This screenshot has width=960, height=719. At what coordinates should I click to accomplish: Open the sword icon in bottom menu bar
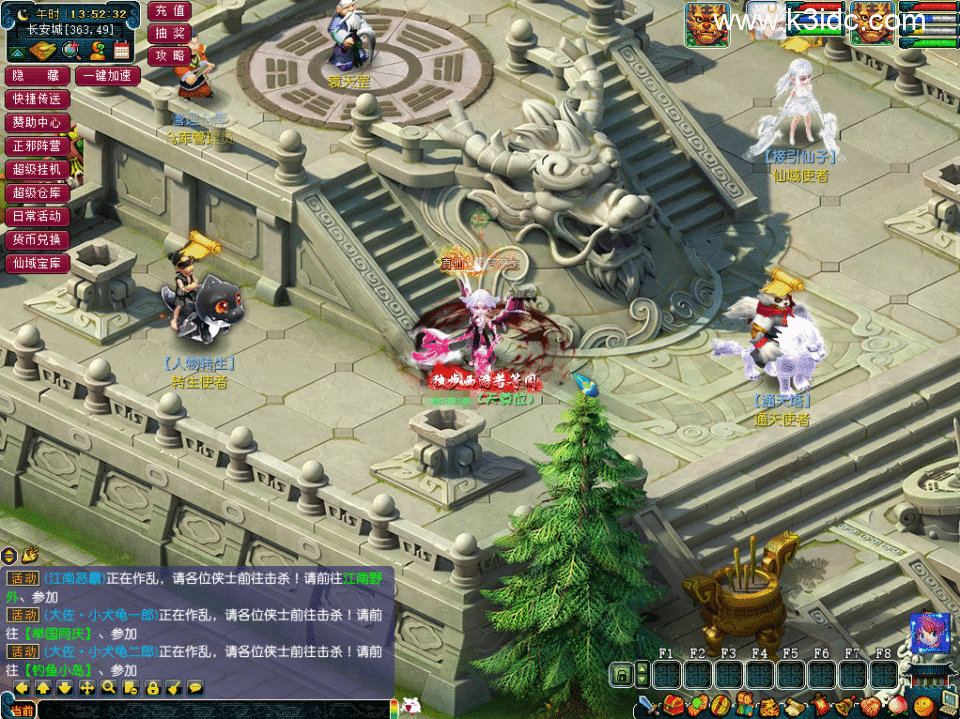646,706
